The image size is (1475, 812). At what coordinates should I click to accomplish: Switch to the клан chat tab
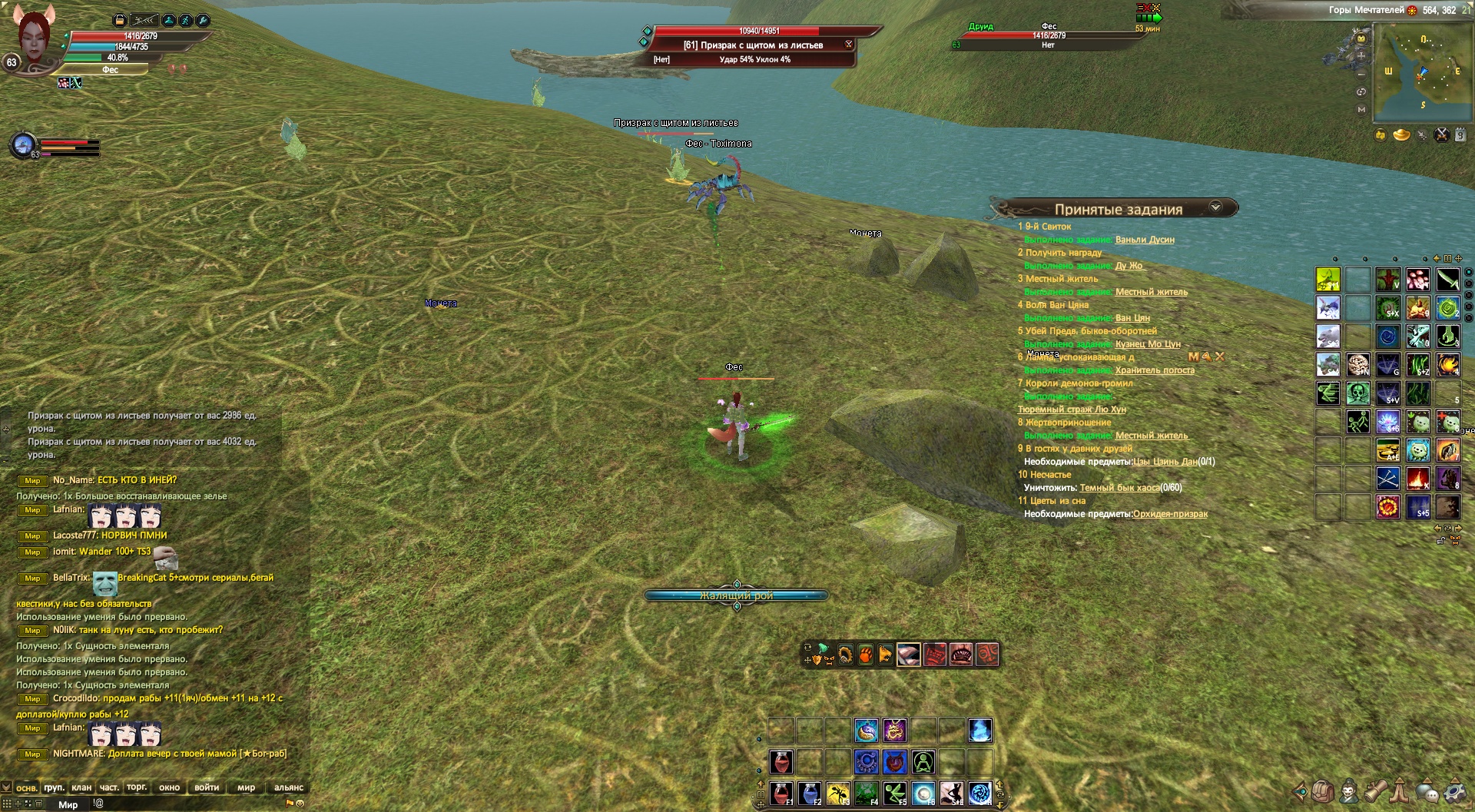coord(81,787)
